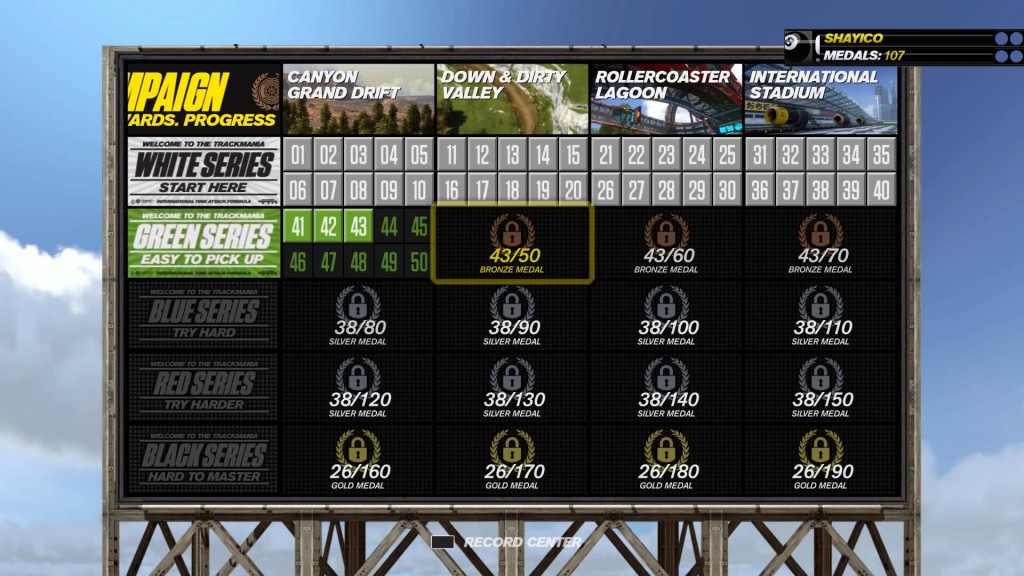Image resolution: width=1024 pixels, height=576 pixels.
Task: Click the locked 26/190 gold medal tile
Action: 820,458
